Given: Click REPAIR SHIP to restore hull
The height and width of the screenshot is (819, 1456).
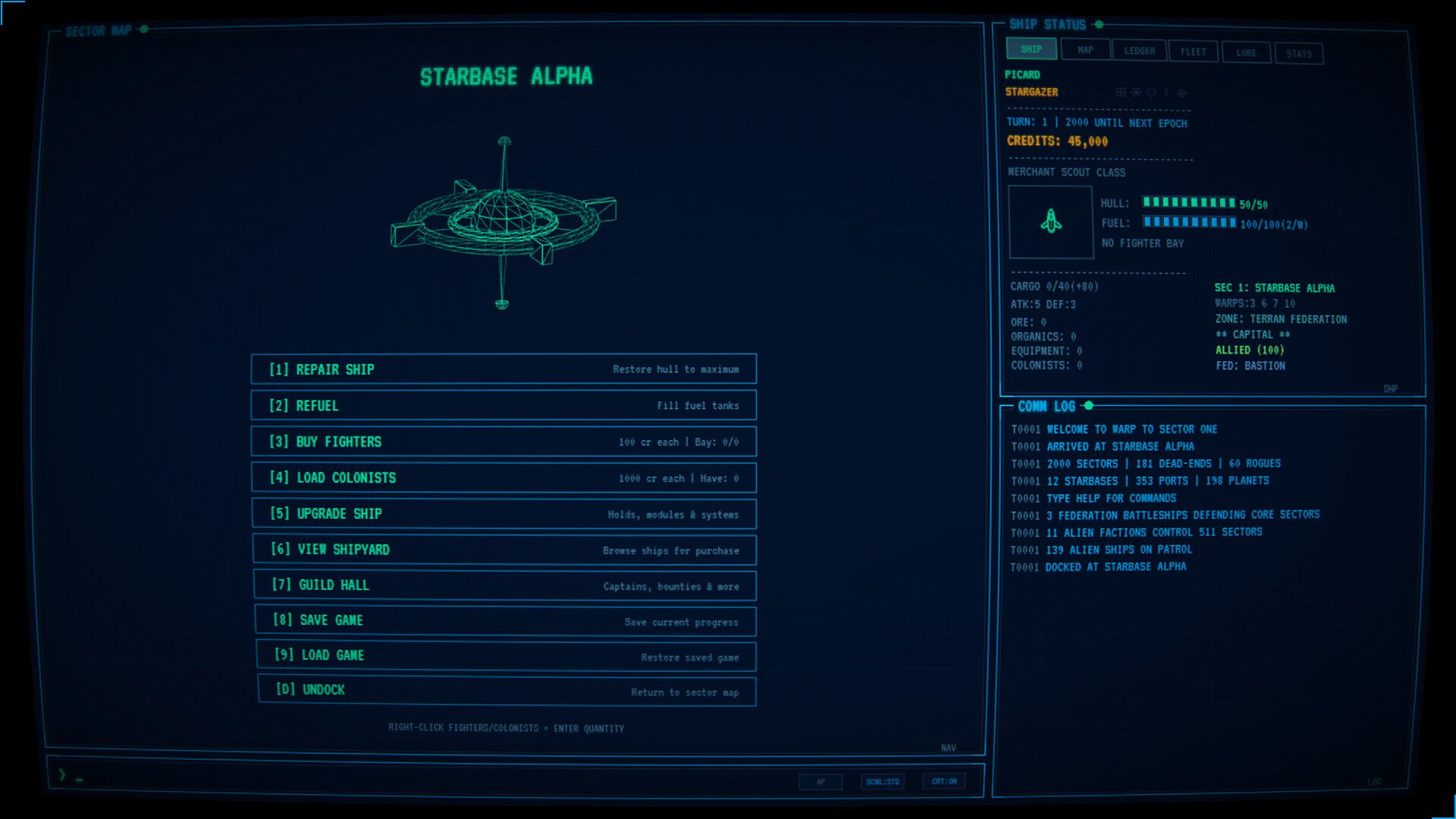Looking at the screenshot, I should click(x=505, y=369).
